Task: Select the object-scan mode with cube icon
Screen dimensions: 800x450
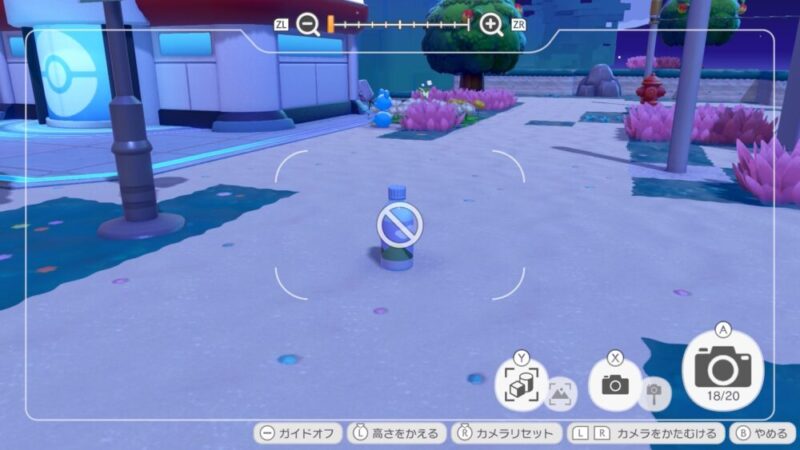Action: [521, 384]
